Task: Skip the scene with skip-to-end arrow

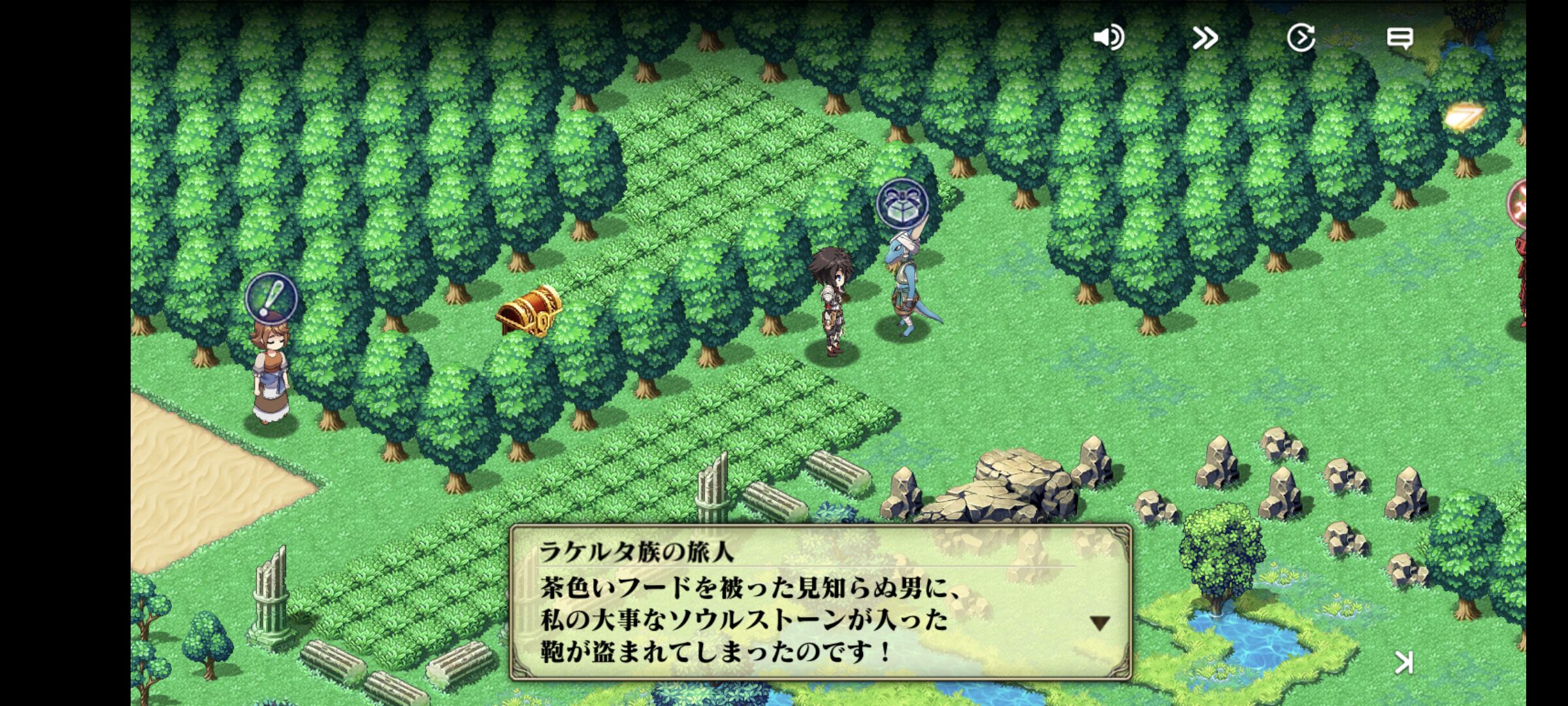Action: (1404, 663)
